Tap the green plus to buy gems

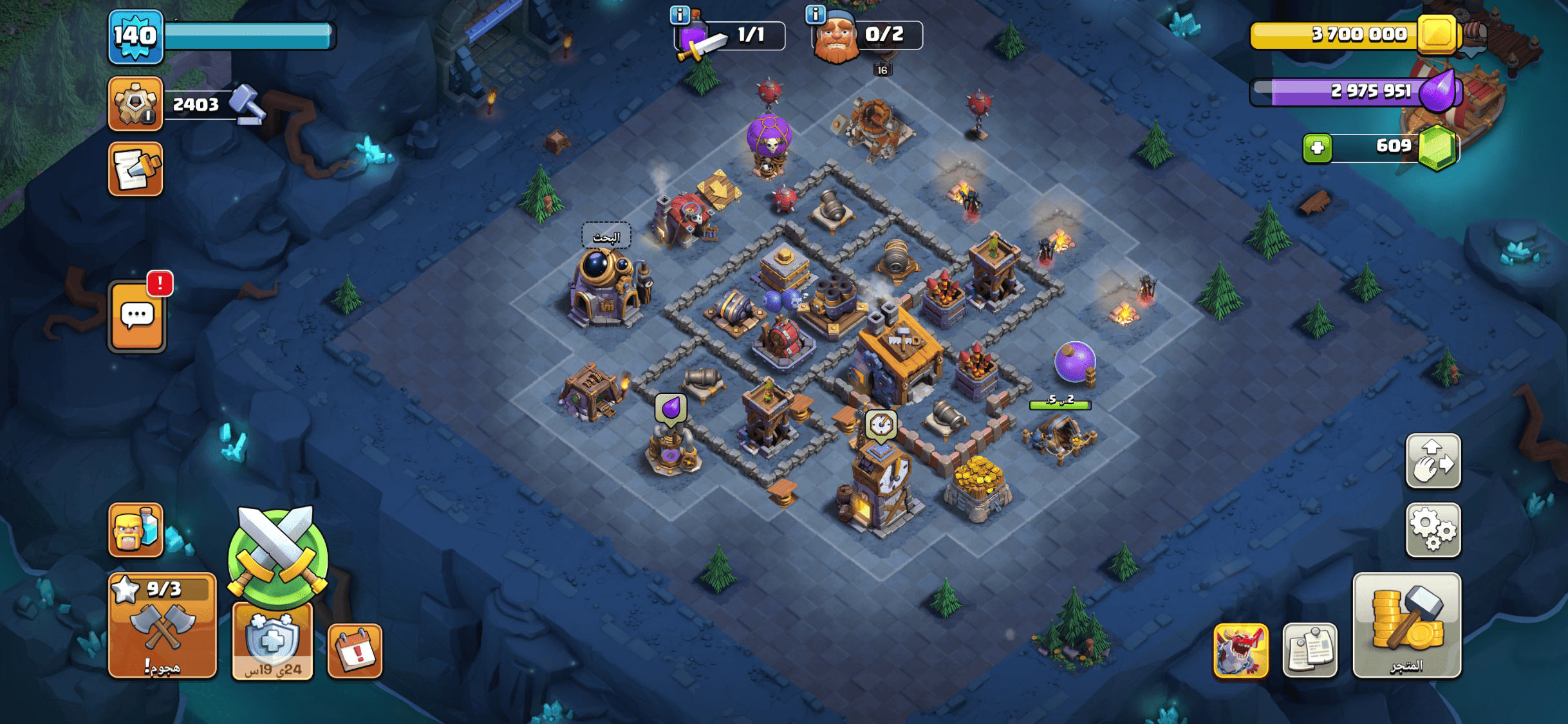coord(1317,148)
